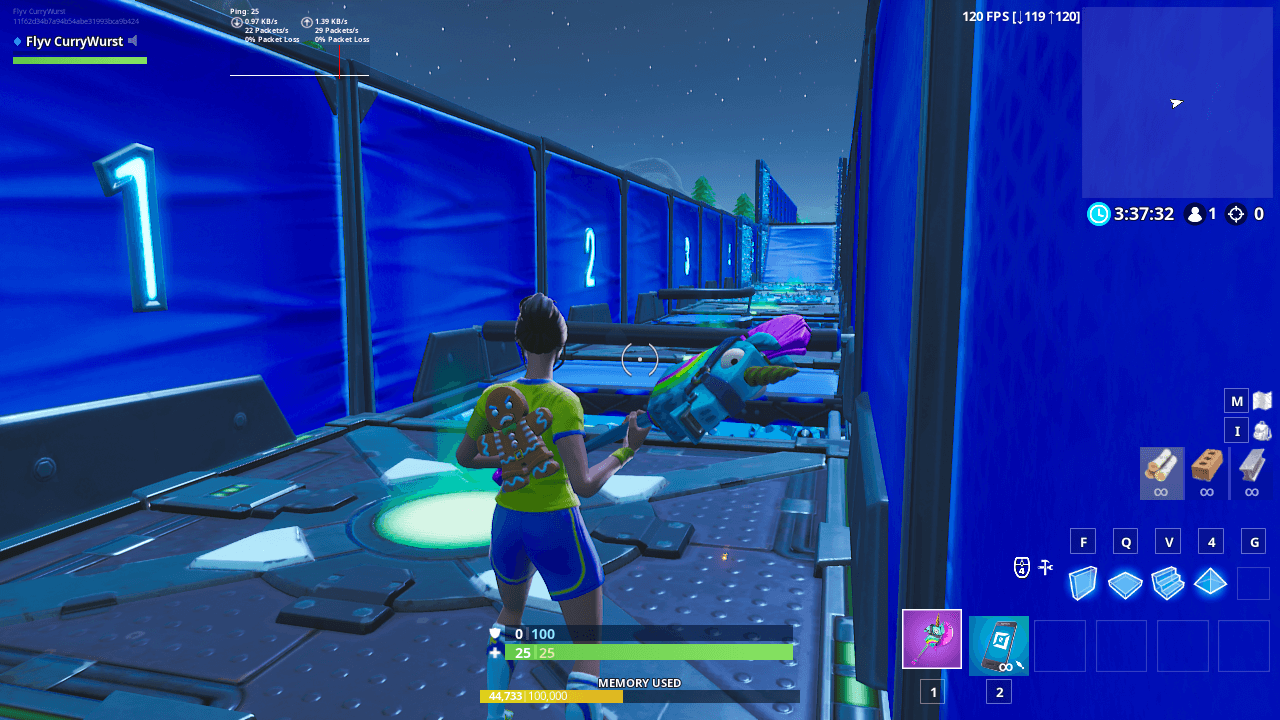The width and height of the screenshot is (1280, 720).
Task: Select the stairs build piece
Action: (x=1168, y=583)
